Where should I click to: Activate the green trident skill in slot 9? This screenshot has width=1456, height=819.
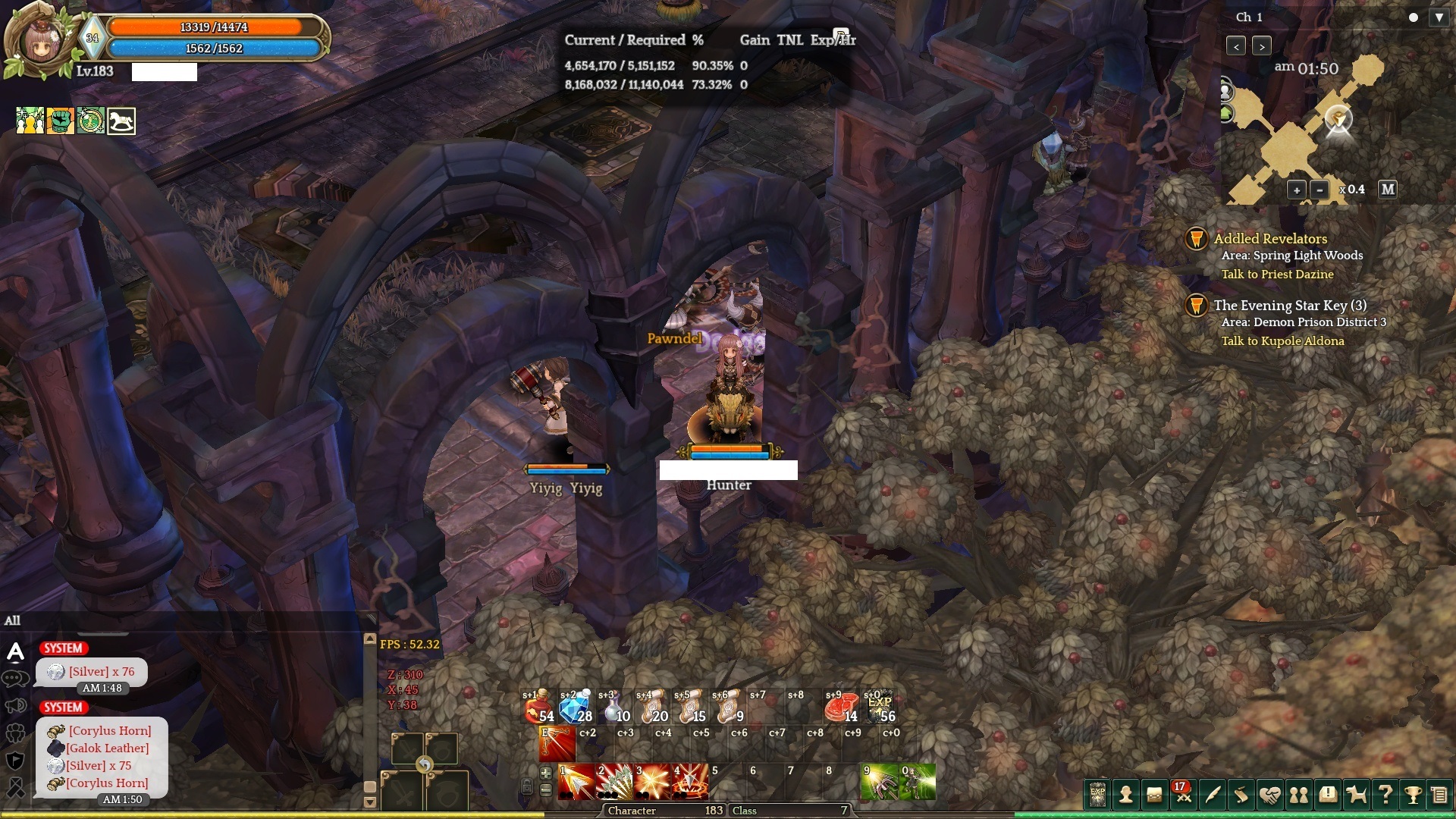coord(880,782)
